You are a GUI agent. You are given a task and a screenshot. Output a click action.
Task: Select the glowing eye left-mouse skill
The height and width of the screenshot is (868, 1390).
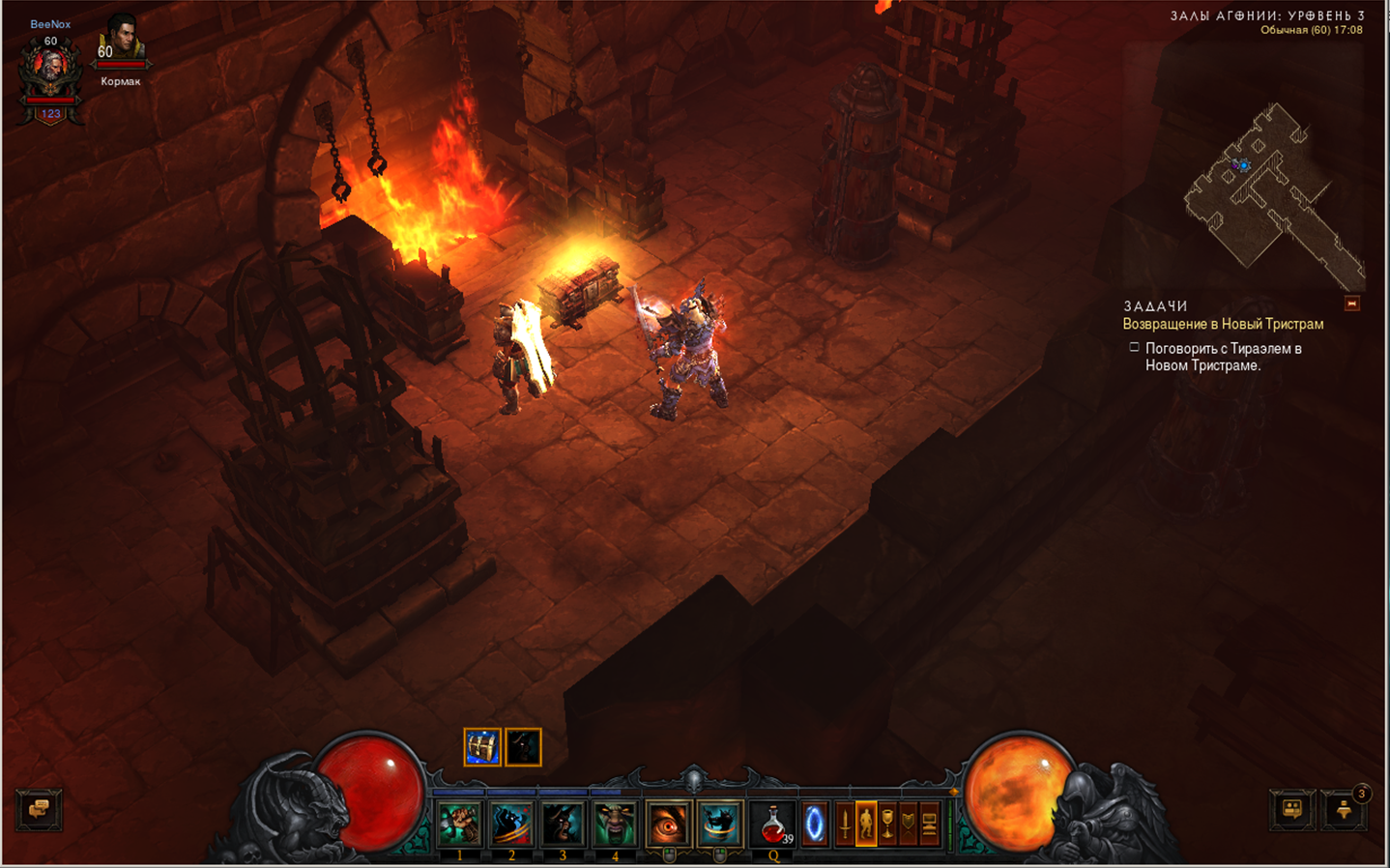coord(667,825)
